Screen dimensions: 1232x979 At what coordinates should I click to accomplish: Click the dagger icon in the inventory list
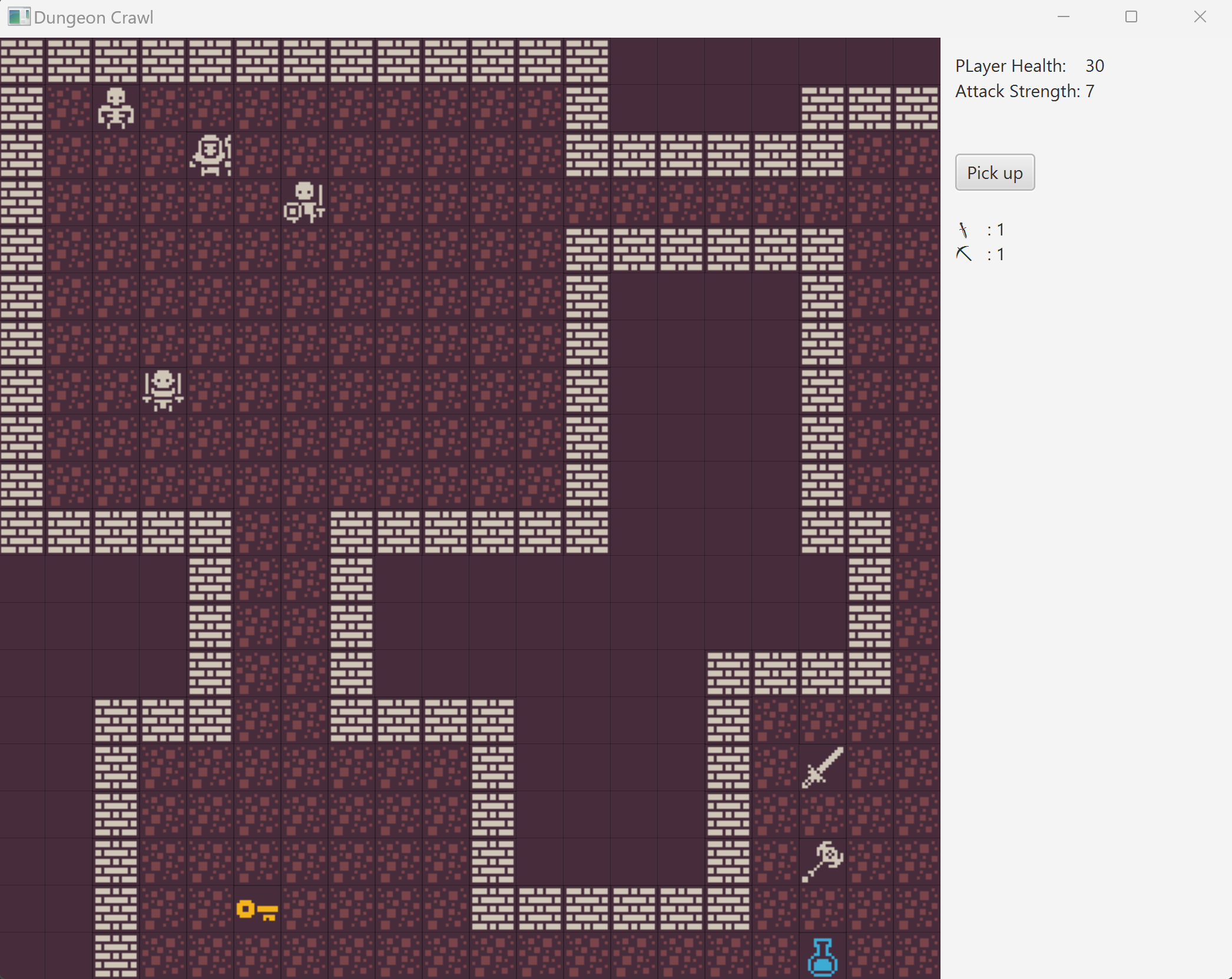964,230
